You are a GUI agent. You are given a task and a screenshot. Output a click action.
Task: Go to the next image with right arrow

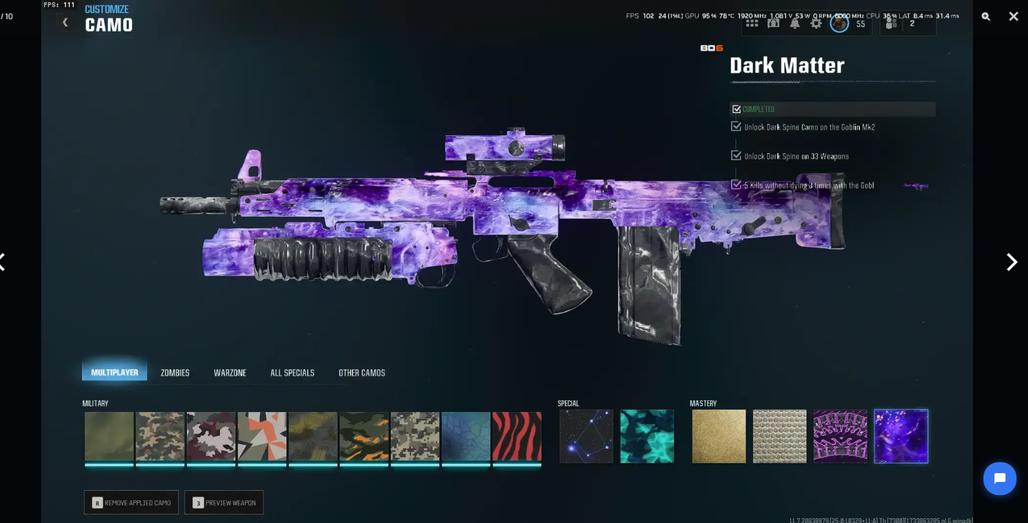pos(1011,262)
